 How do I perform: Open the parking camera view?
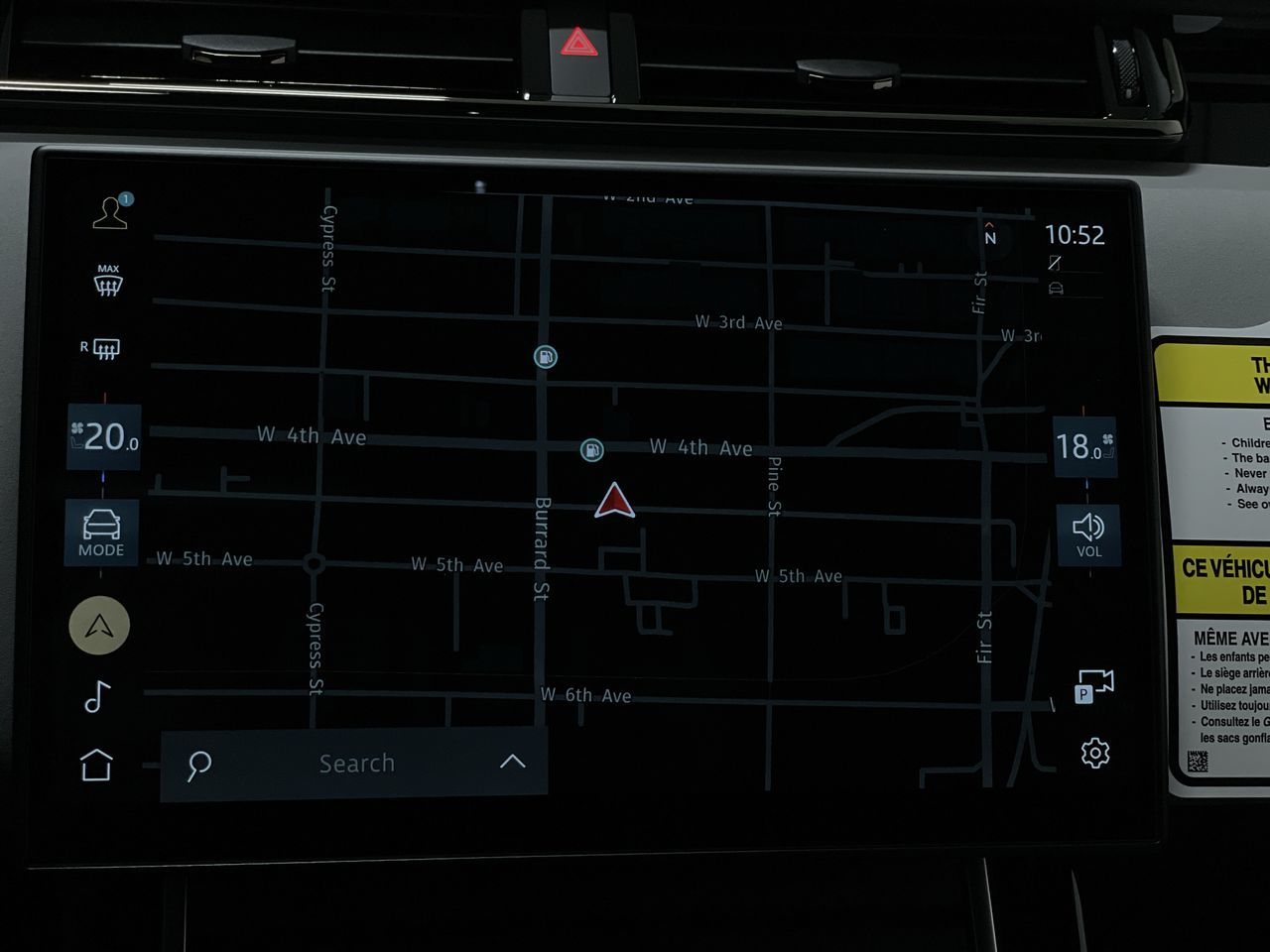click(1094, 686)
